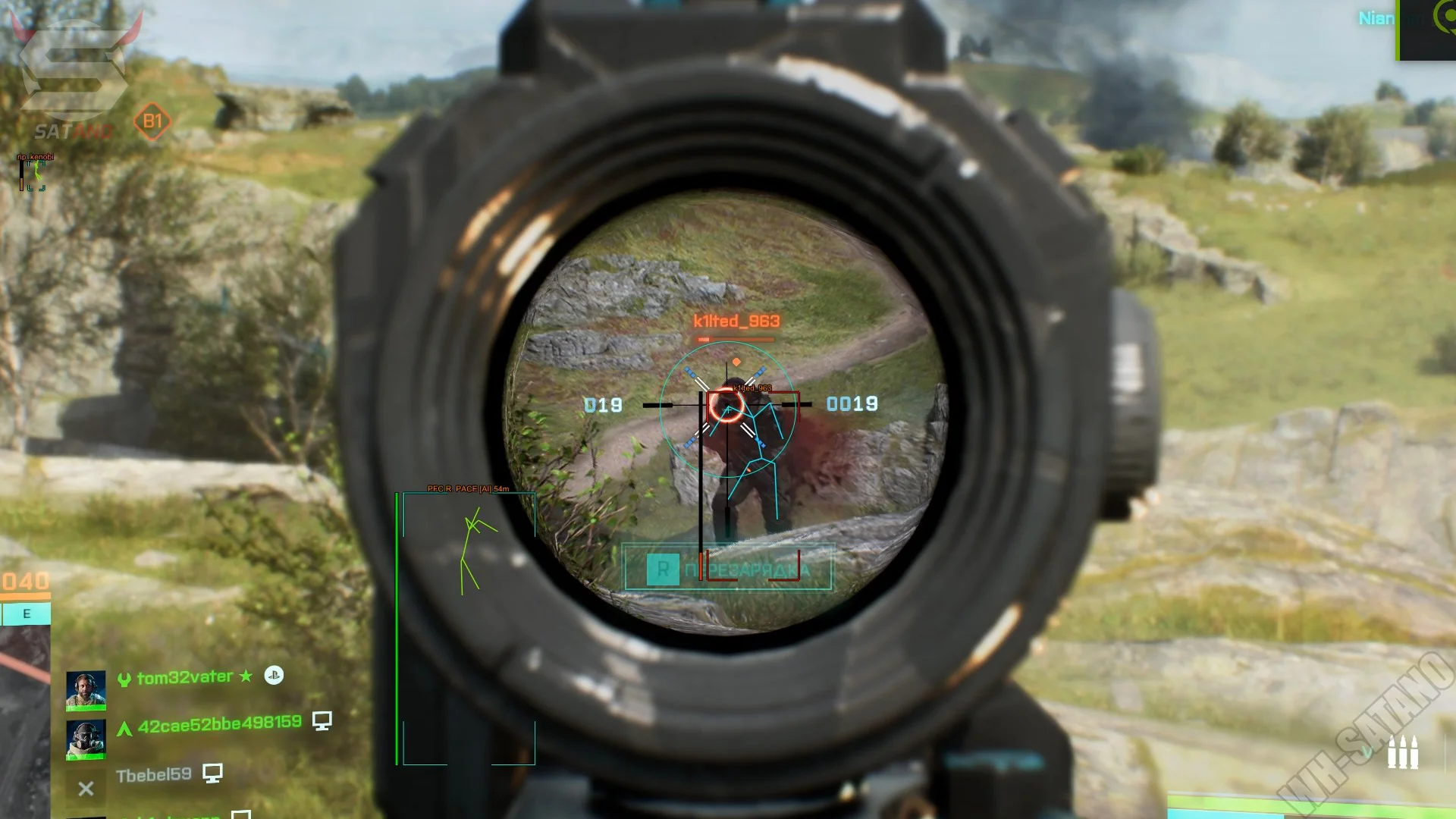This screenshot has height=819, width=1456.
Task: Select squad member 42cae52bbe498159
Action: coord(219,724)
